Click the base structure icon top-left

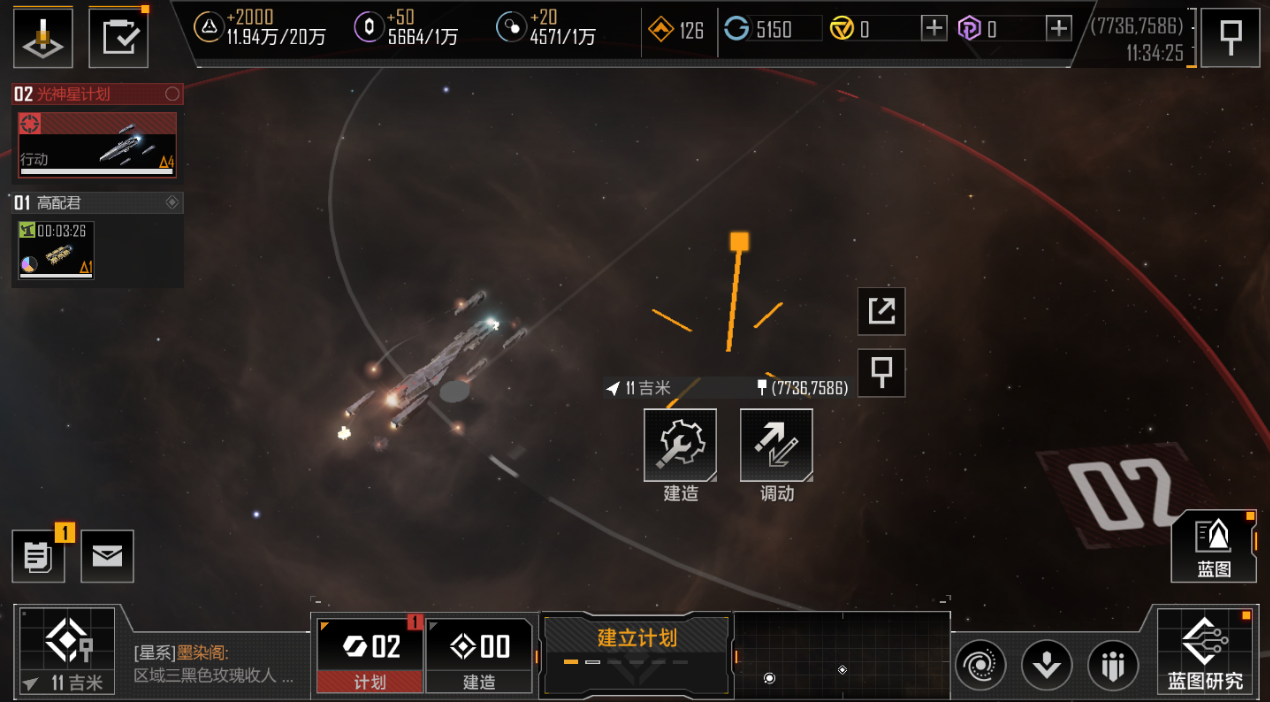click(x=43, y=38)
